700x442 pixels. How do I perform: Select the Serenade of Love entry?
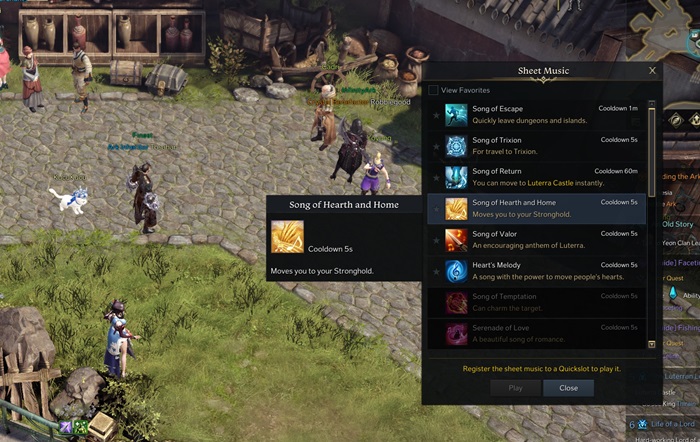[x=540, y=333]
